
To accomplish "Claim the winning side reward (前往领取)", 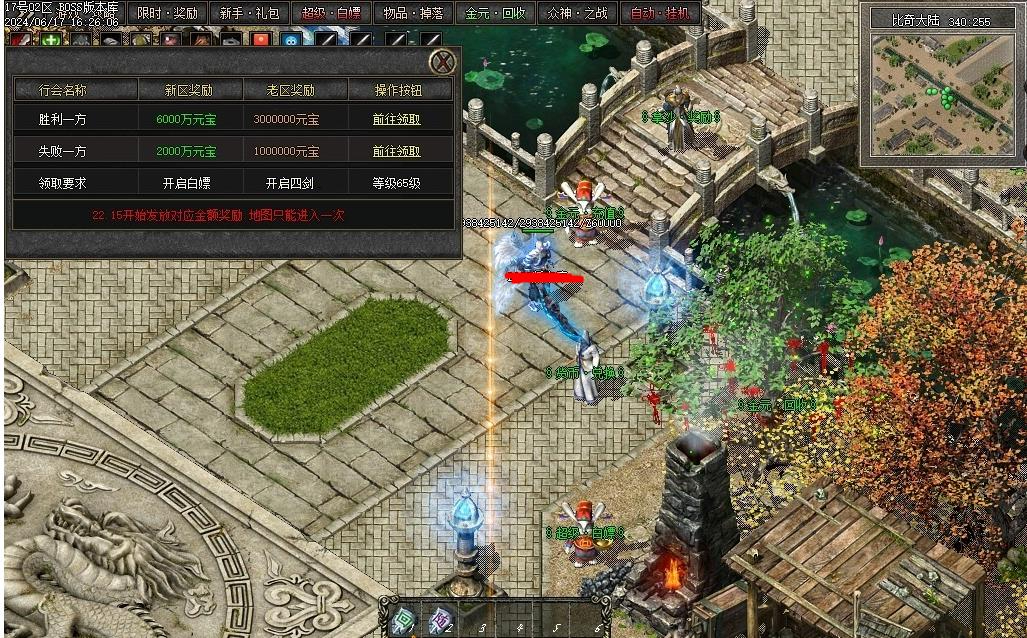I will point(397,119).
